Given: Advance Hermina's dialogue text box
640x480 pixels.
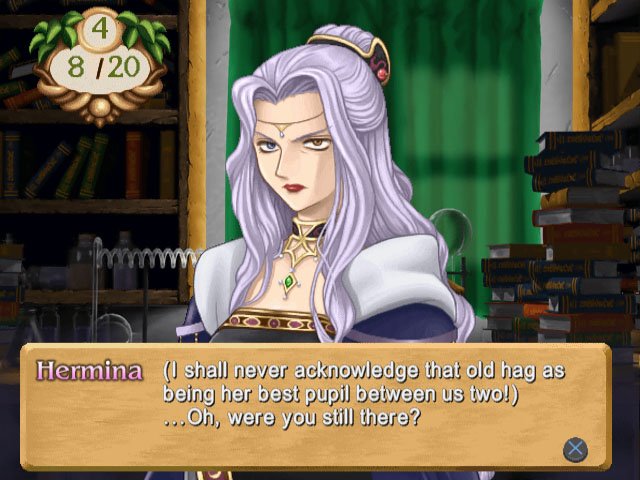Looking at the screenshot, I should click(574, 448).
